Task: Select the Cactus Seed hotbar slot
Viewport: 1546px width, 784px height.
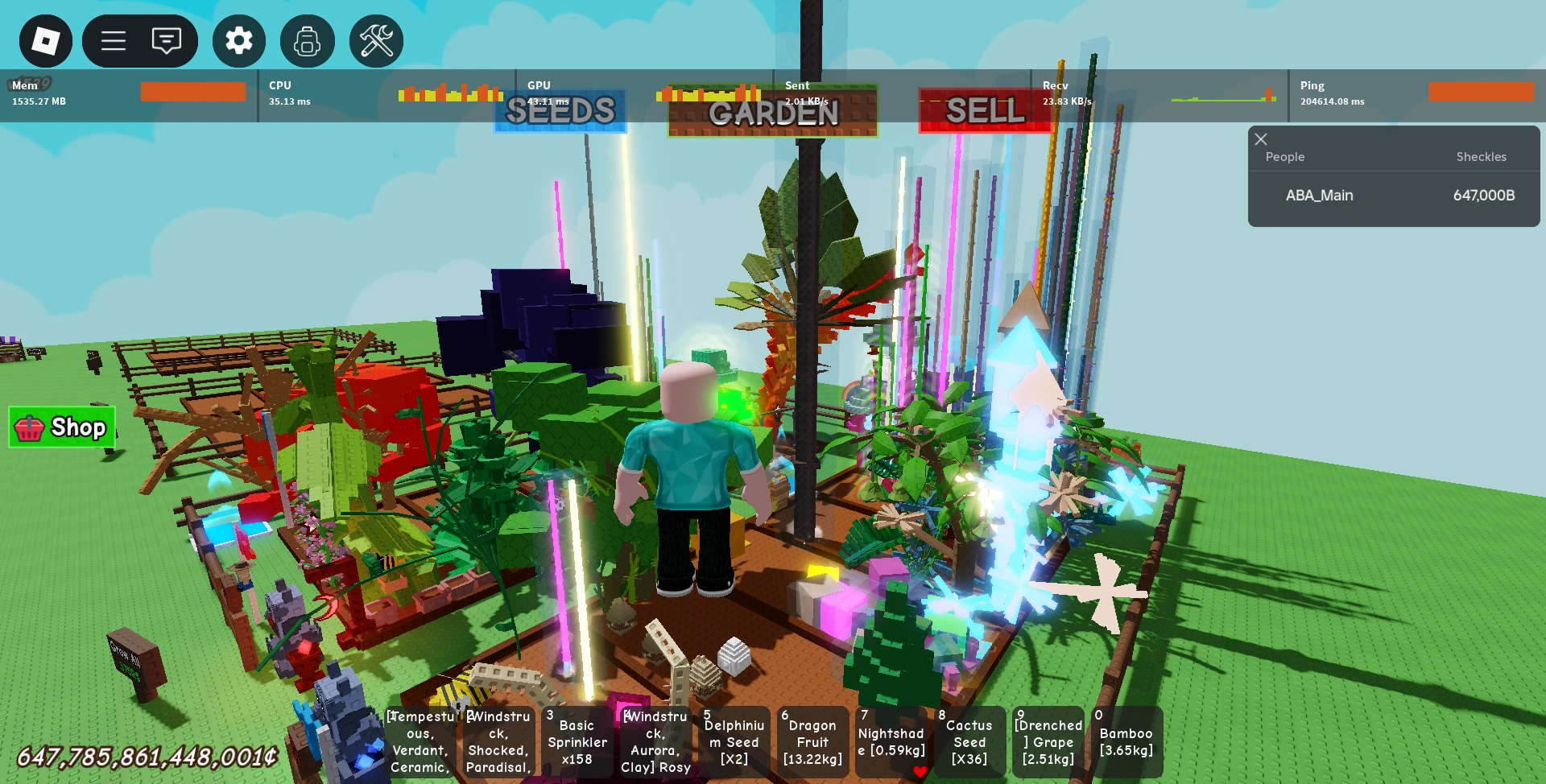Action: click(x=969, y=741)
